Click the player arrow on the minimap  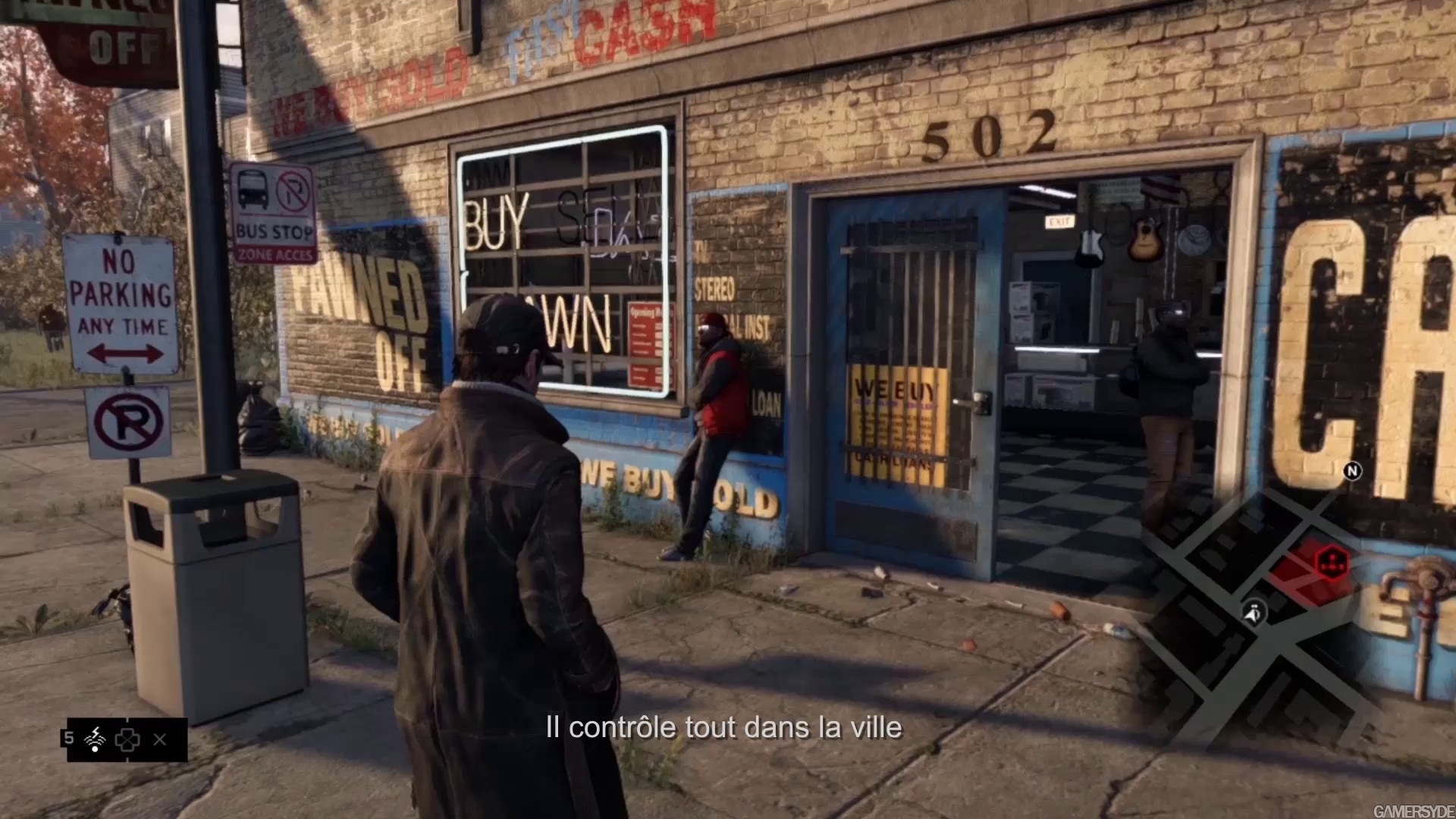pyautogui.click(x=1254, y=612)
